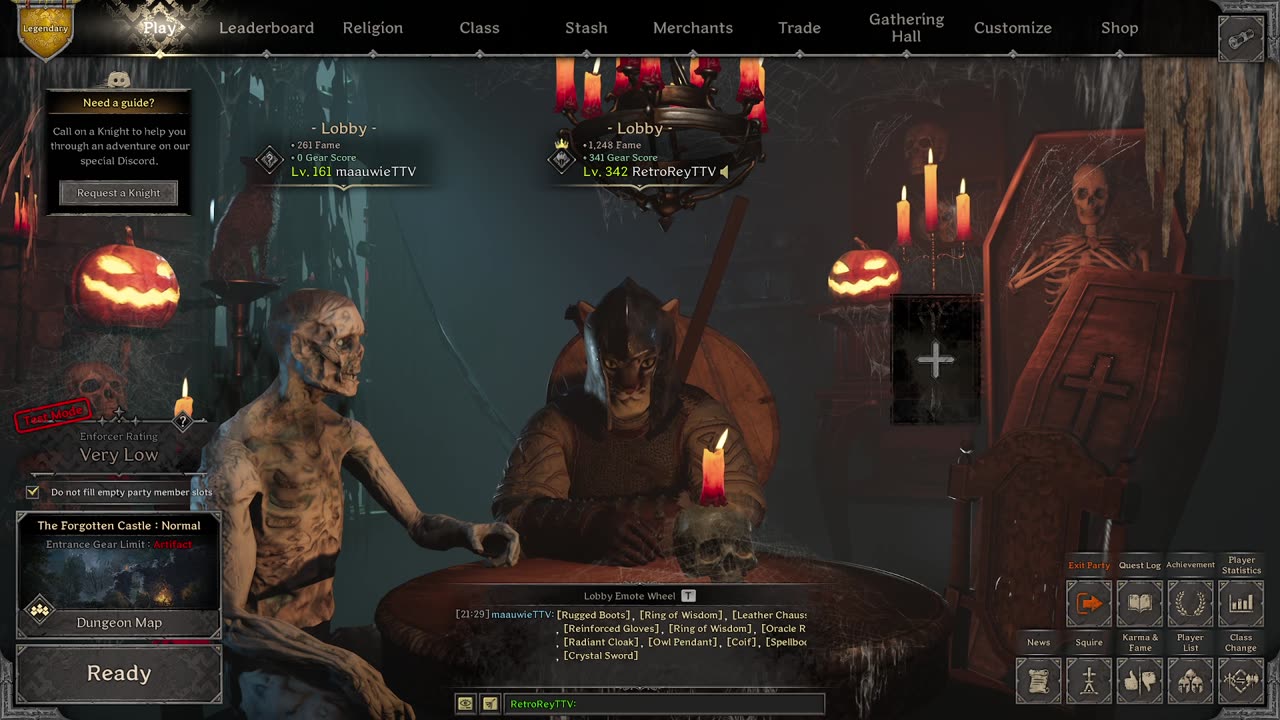The width and height of the screenshot is (1280, 720).
Task: Switch to the Religion tab
Action: [x=373, y=28]
